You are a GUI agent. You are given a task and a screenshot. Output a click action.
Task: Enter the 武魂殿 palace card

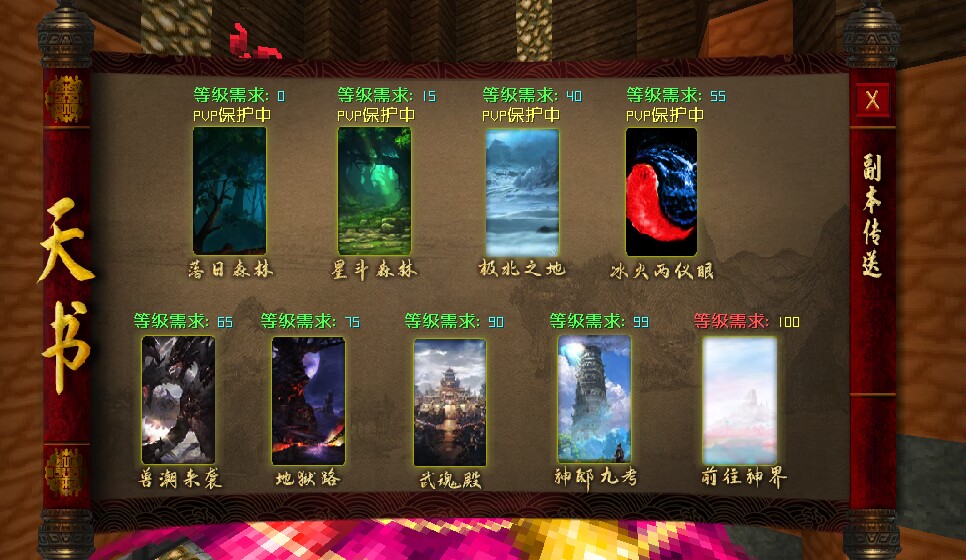[x=450, y=402]
